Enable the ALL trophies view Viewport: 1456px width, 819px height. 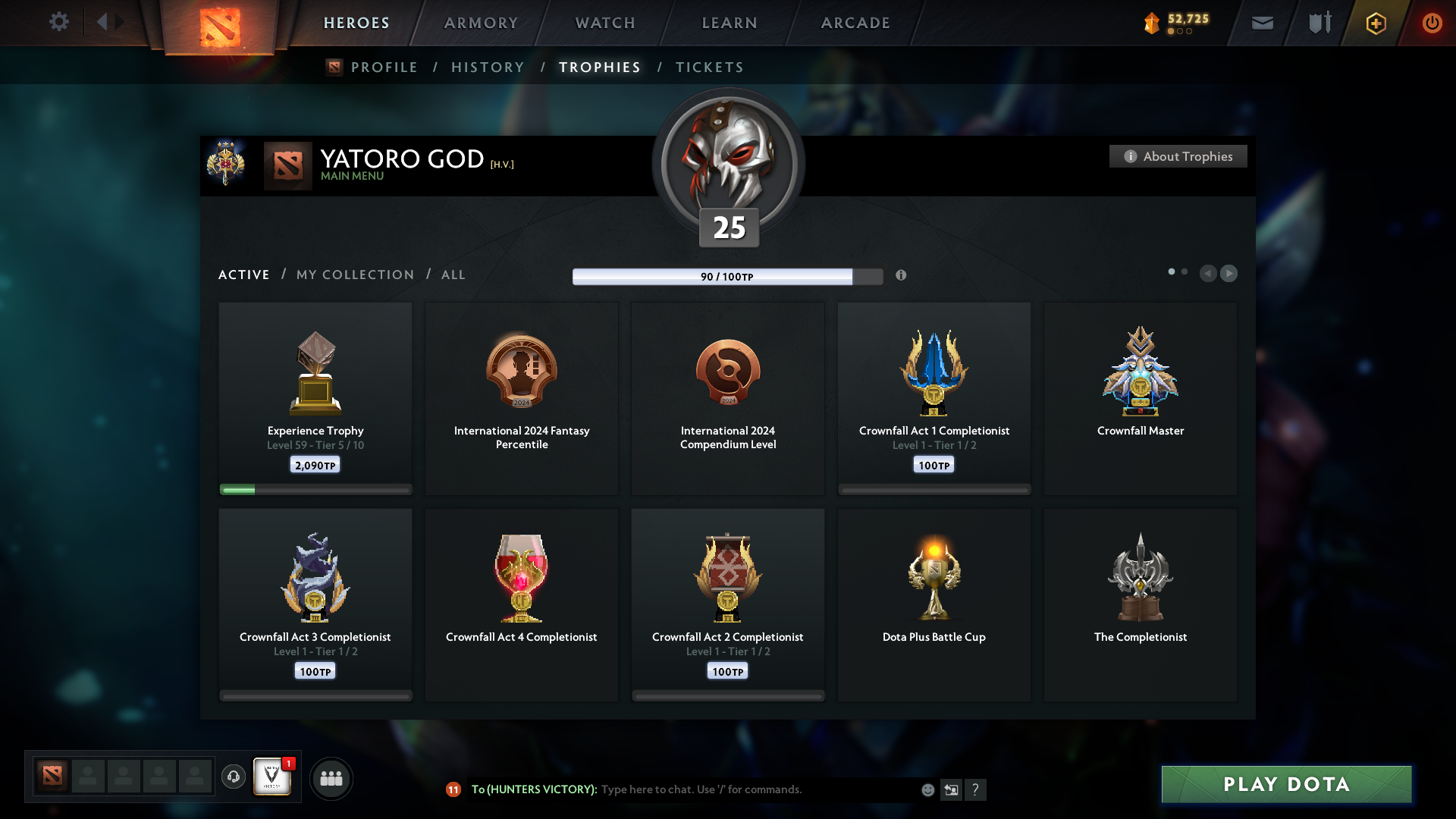pyautogui.click(x=453, y=275)
